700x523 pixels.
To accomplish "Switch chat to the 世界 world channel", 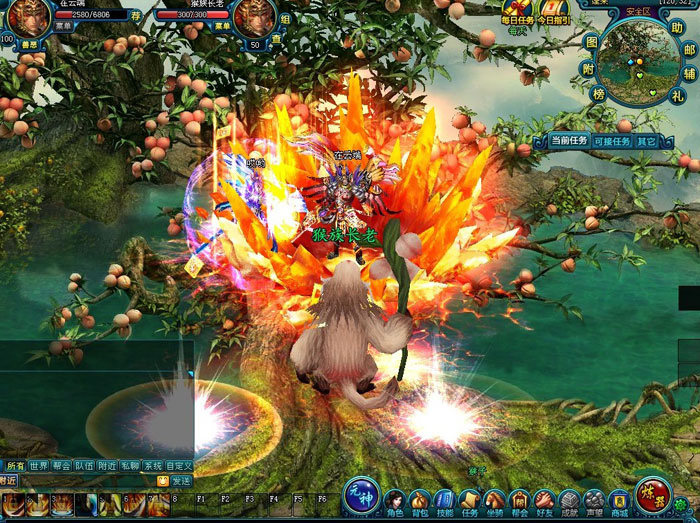I will pyautogui.click(x=39, y=466).
